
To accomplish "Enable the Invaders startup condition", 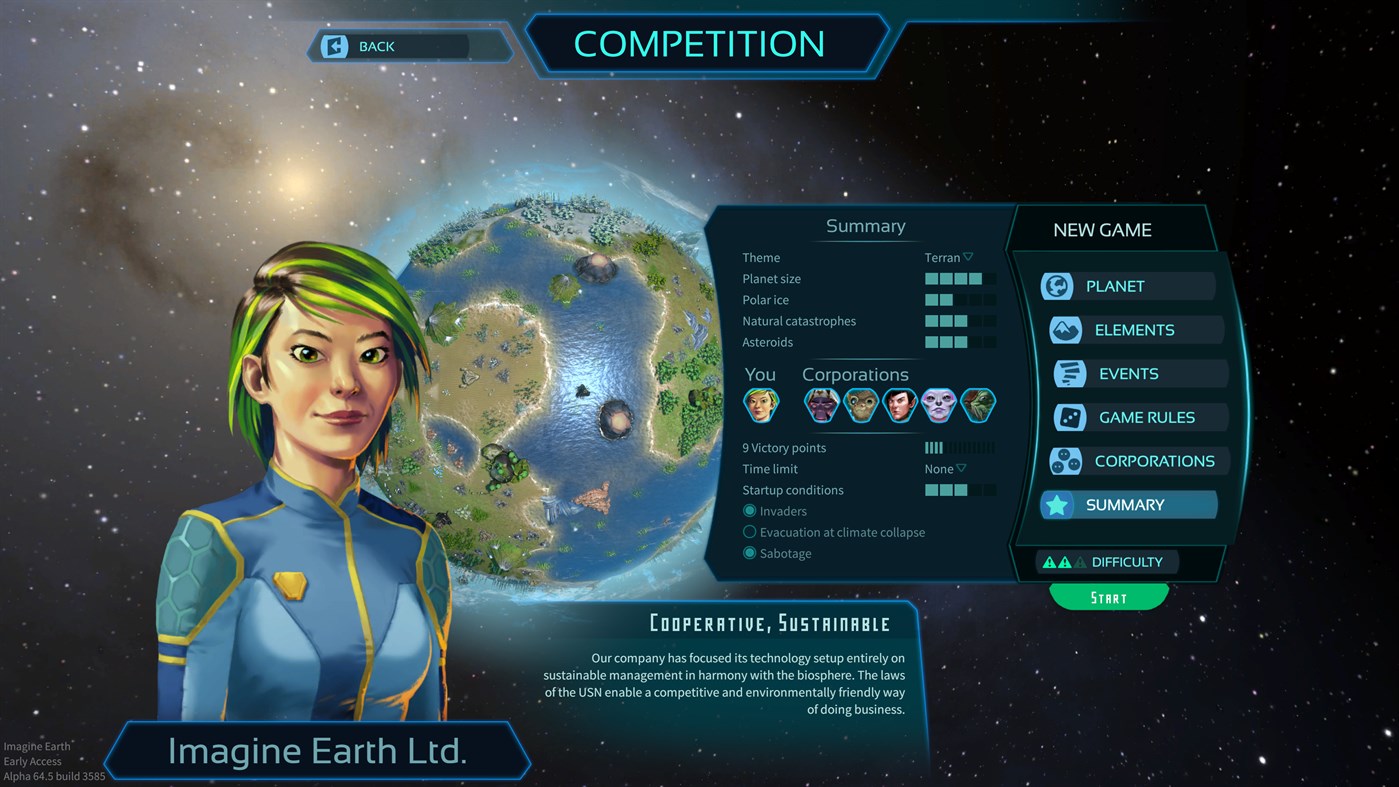I will coord(750,511).
